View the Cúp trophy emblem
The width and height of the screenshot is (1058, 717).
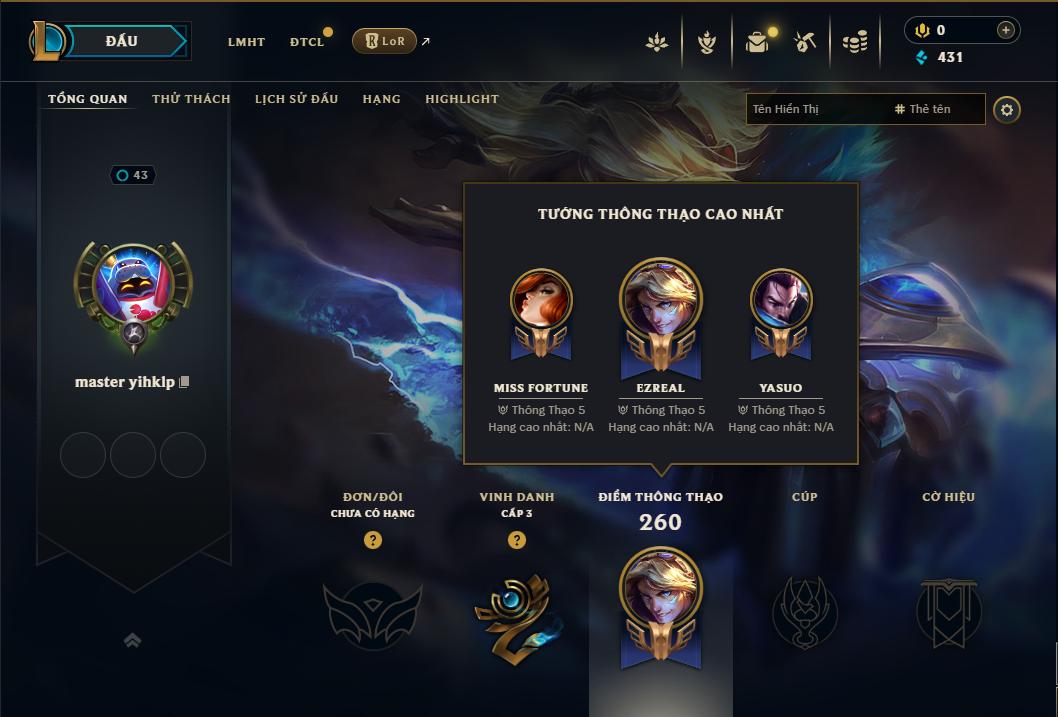click(x=804, y=612)
